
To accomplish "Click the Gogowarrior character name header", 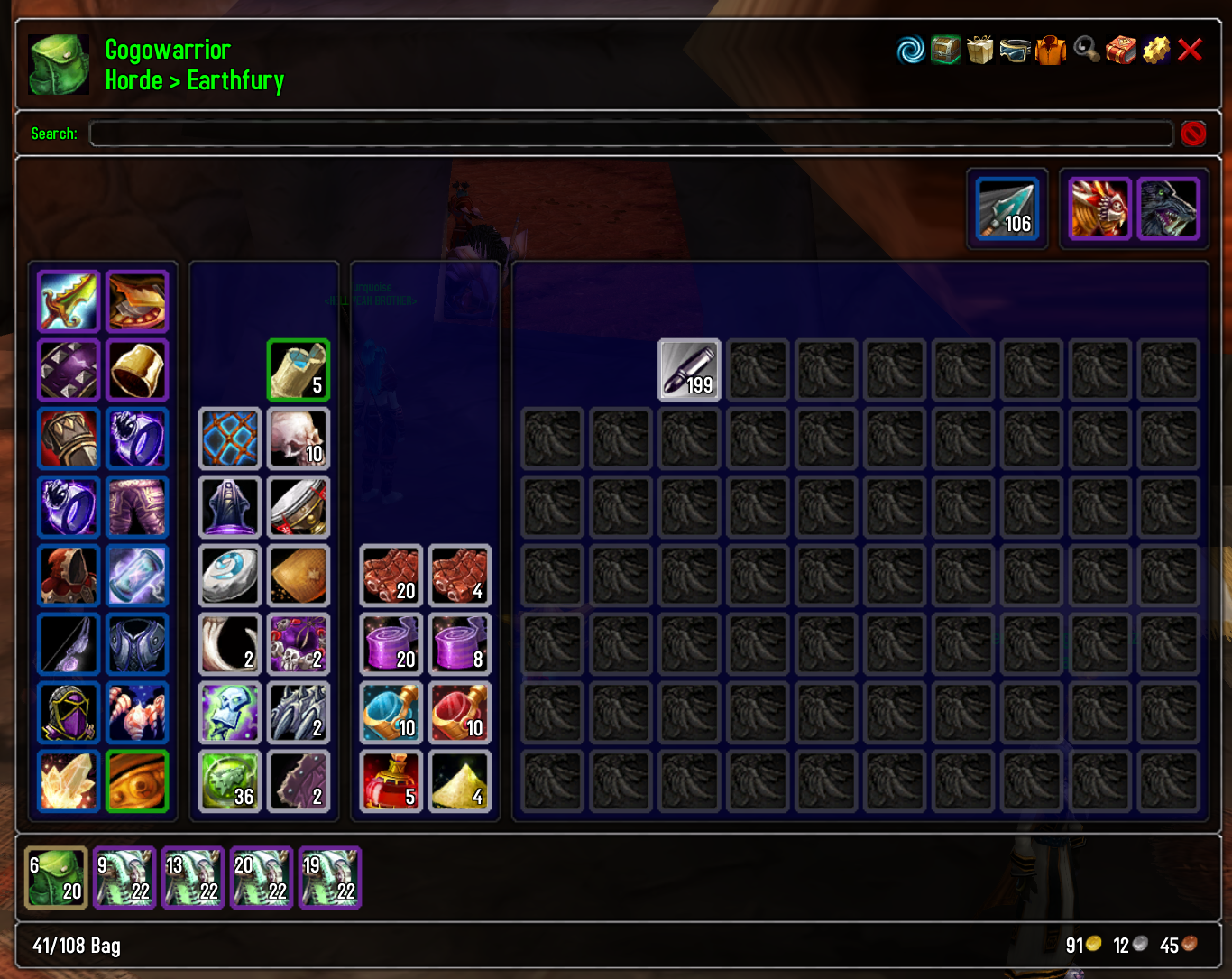I will (167, 50).
